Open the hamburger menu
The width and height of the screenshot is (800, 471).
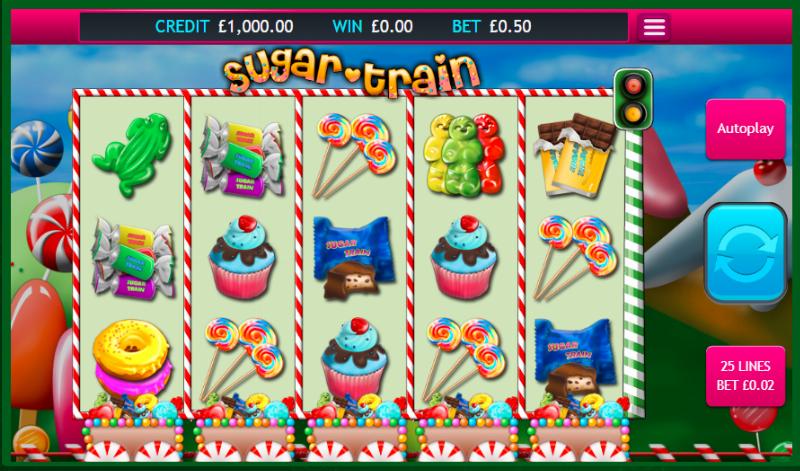pyautogui.click(x=654, y=27)
